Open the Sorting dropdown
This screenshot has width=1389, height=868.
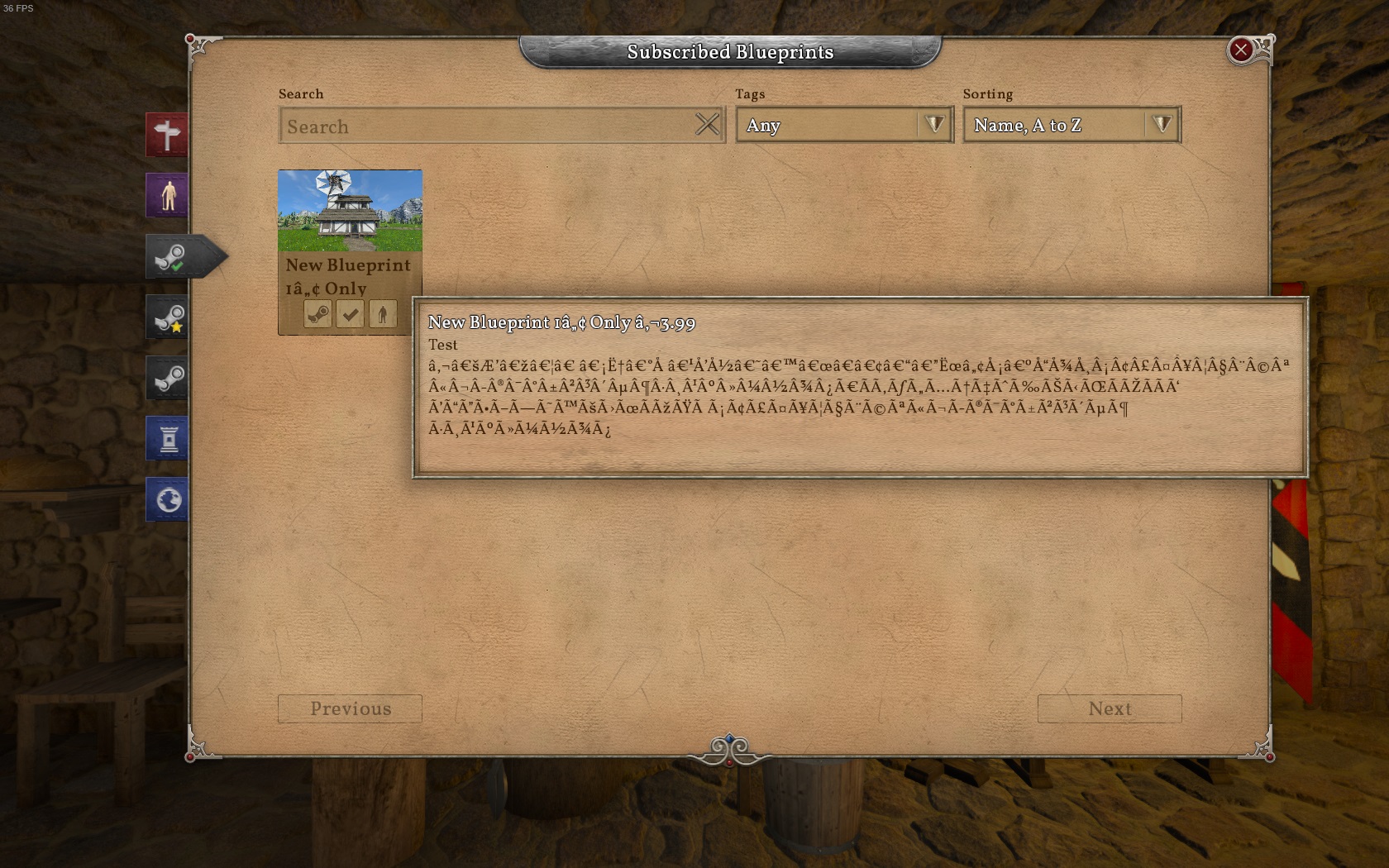coord(1072,126)
